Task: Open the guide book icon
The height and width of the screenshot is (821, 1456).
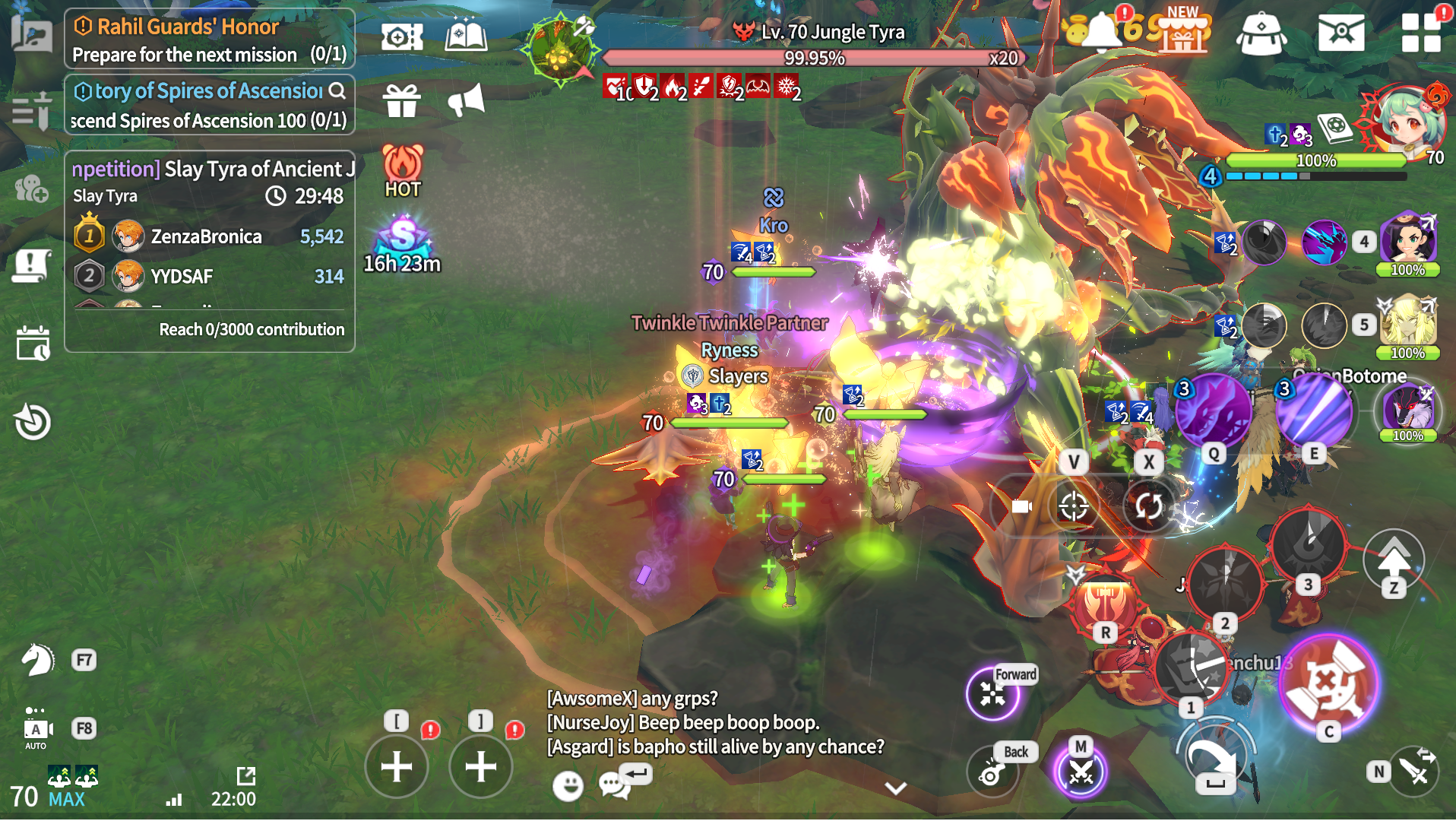Action: [x=466, y=36]
